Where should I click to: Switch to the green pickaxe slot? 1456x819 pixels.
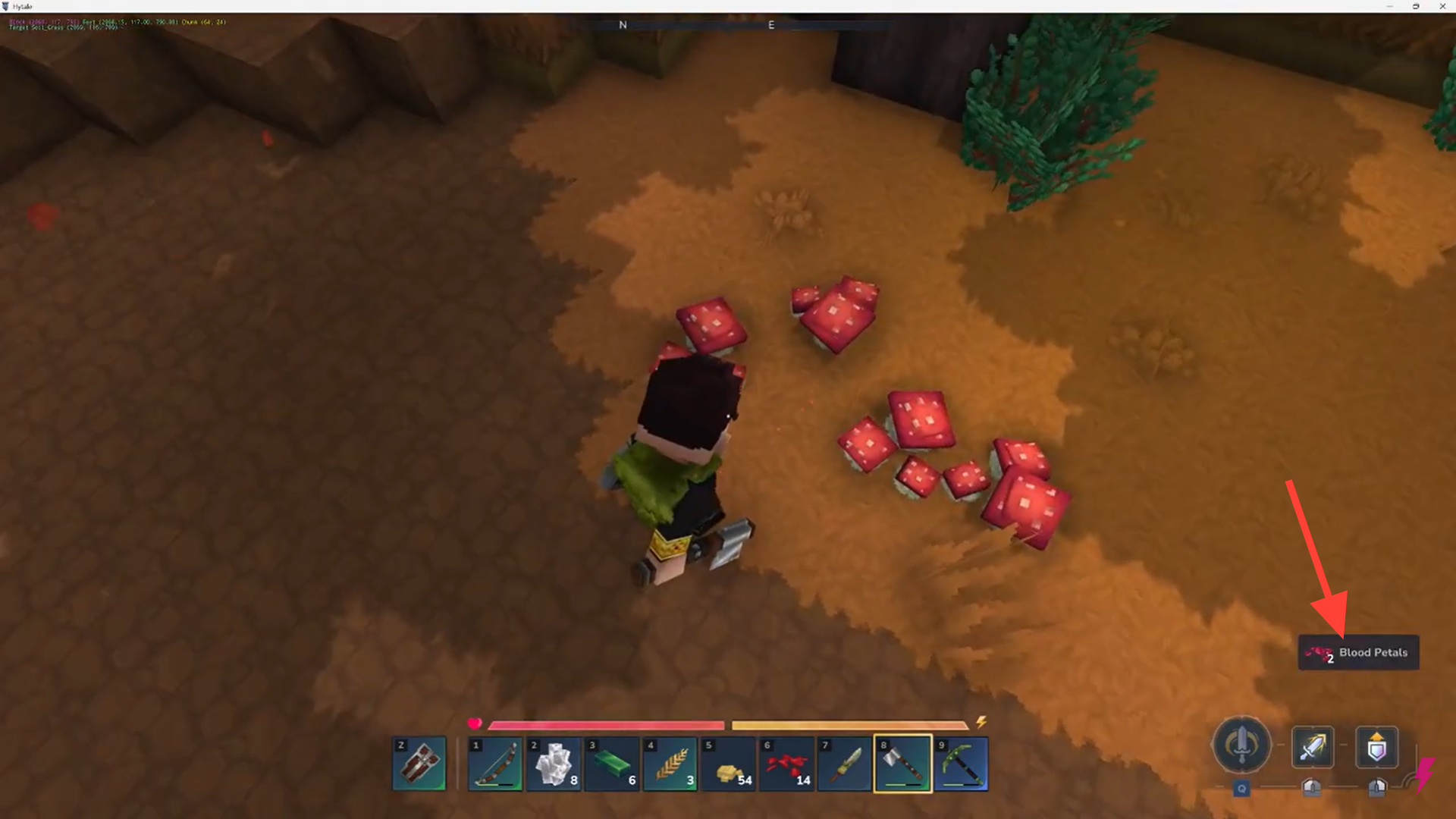961,764
